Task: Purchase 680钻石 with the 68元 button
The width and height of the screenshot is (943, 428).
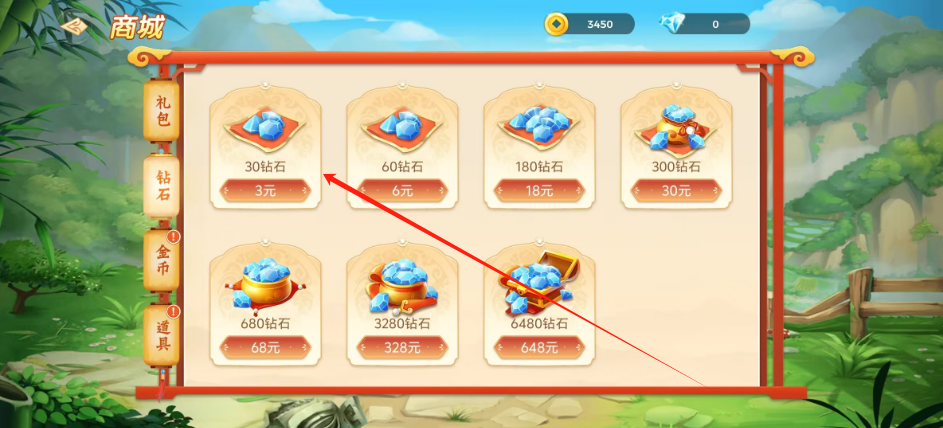Action: [265, 348]
